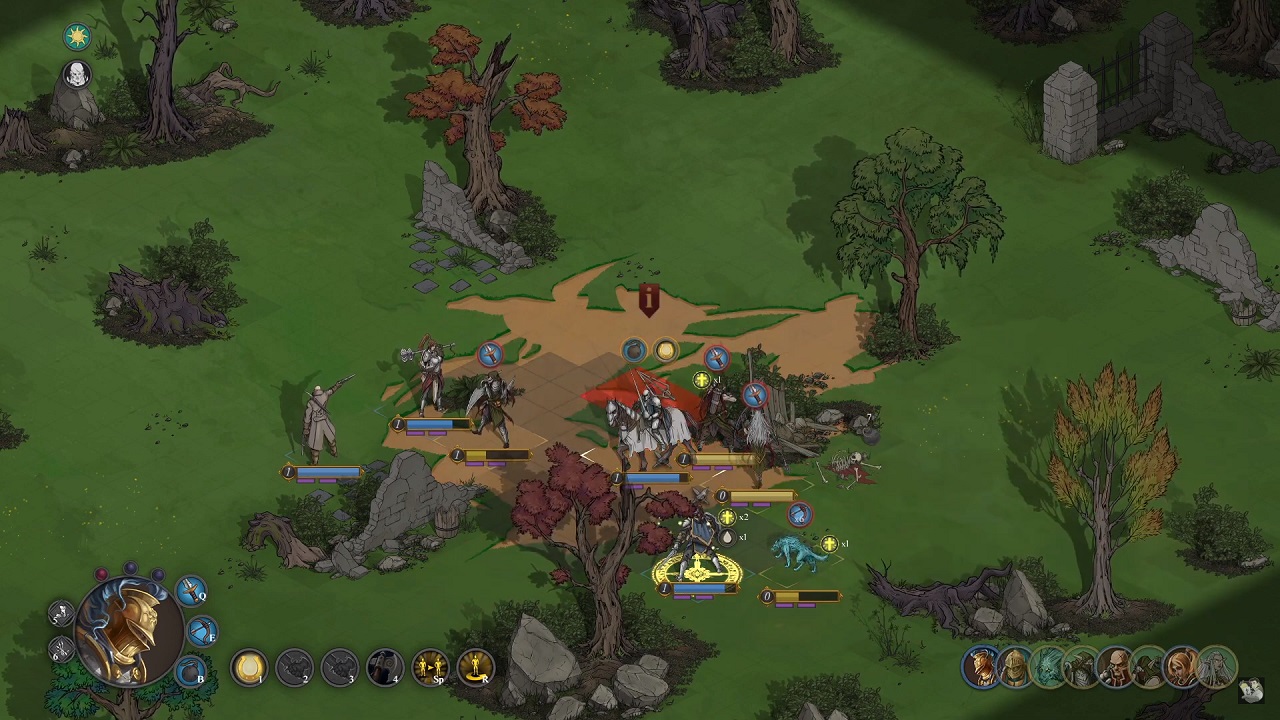Click the sun icon at top left
1280x720 pixels.
[x=77, y=37]
